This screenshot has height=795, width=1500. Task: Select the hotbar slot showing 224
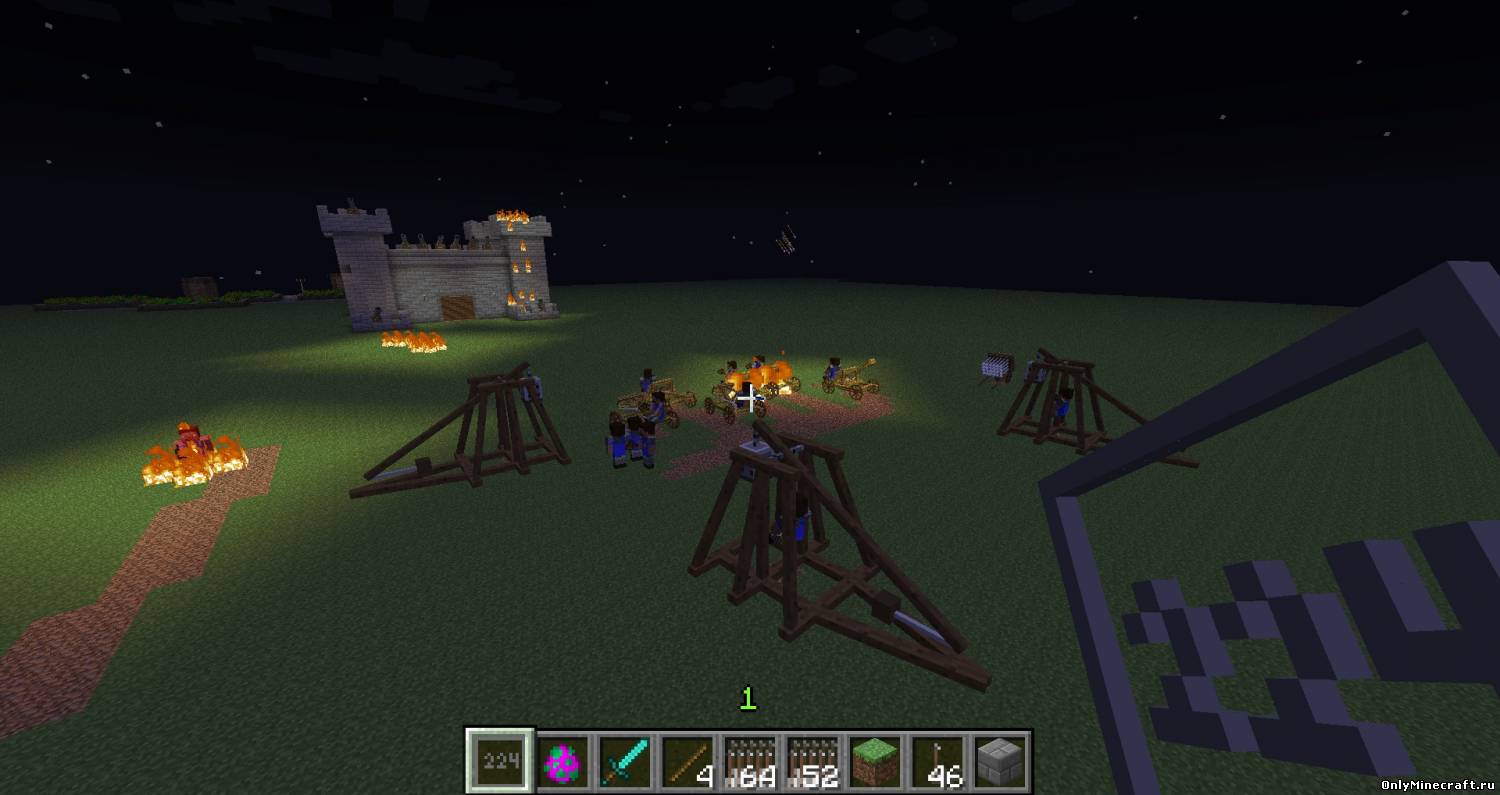click(500, 763)
